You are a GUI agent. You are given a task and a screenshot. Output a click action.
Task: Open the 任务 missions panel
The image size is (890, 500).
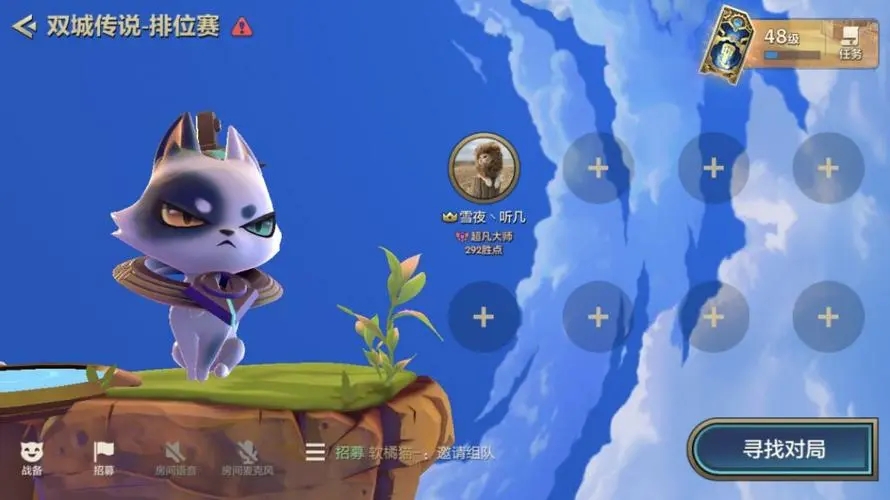(x=850, y=44)
